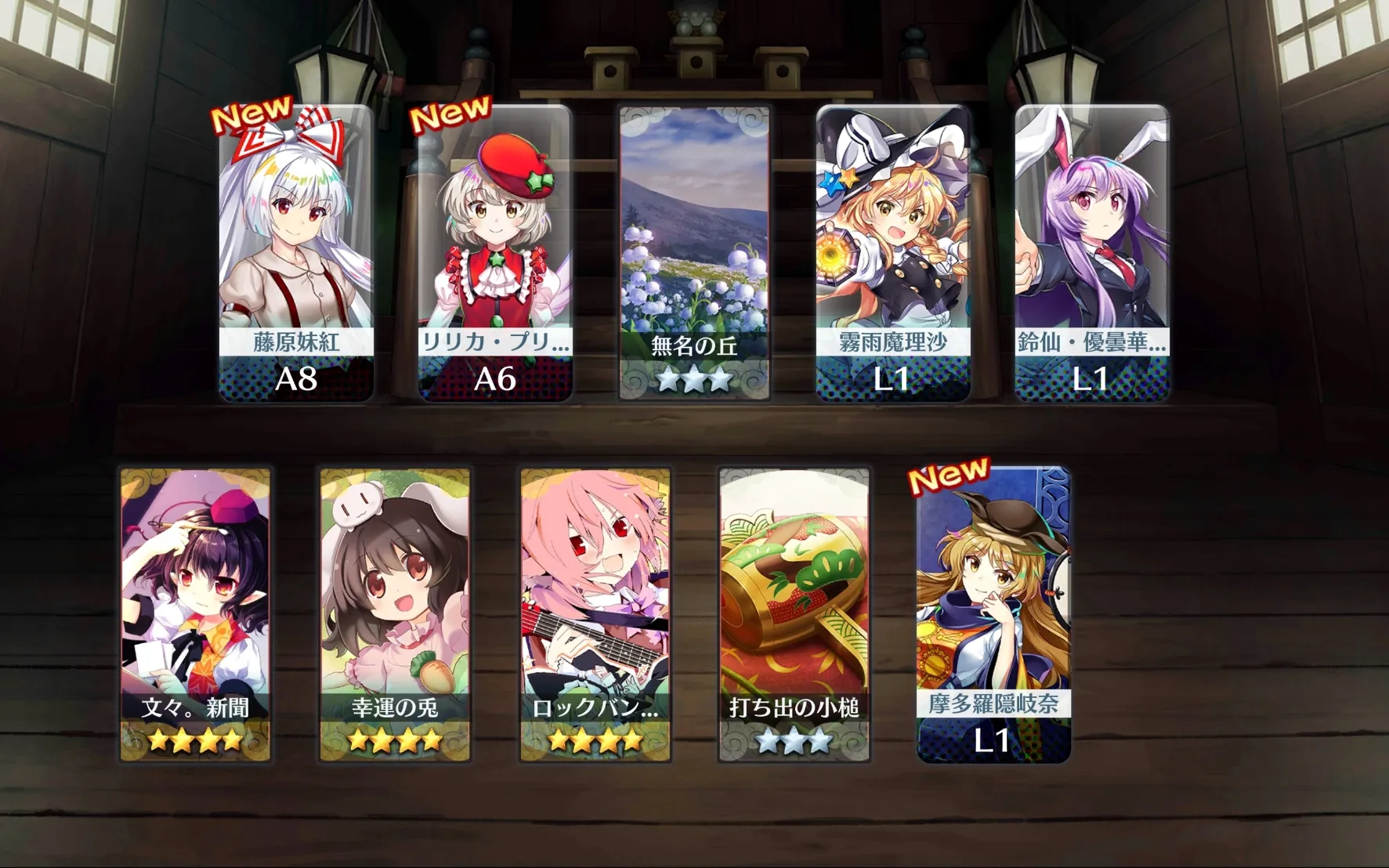The height and width of the screenshot is (868, 1389).
Task: Inspect the 摩多羅隠岐奈 L1 card
Action: pyautogui.click(x=993, y=615)
